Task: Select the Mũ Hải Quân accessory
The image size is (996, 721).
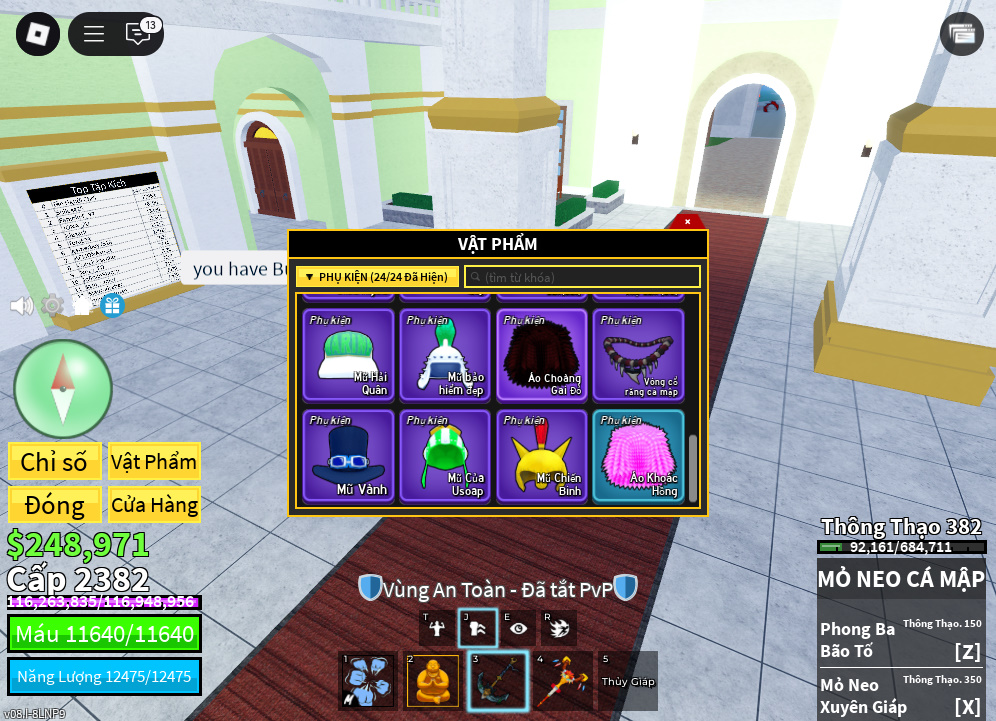Action: click(x=348, y=355)
